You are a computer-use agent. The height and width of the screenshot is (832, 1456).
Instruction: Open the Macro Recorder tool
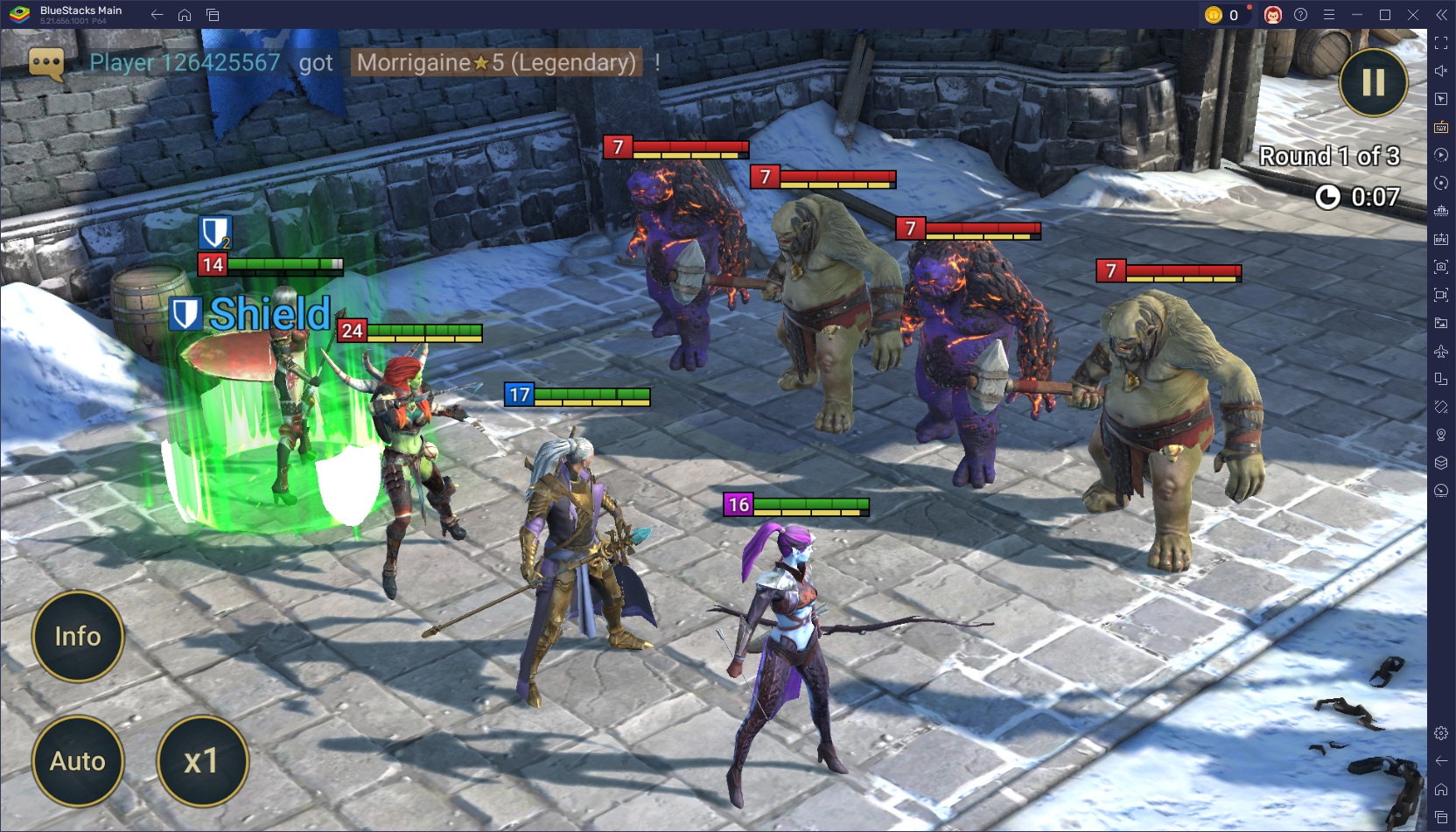point(1440,155)
